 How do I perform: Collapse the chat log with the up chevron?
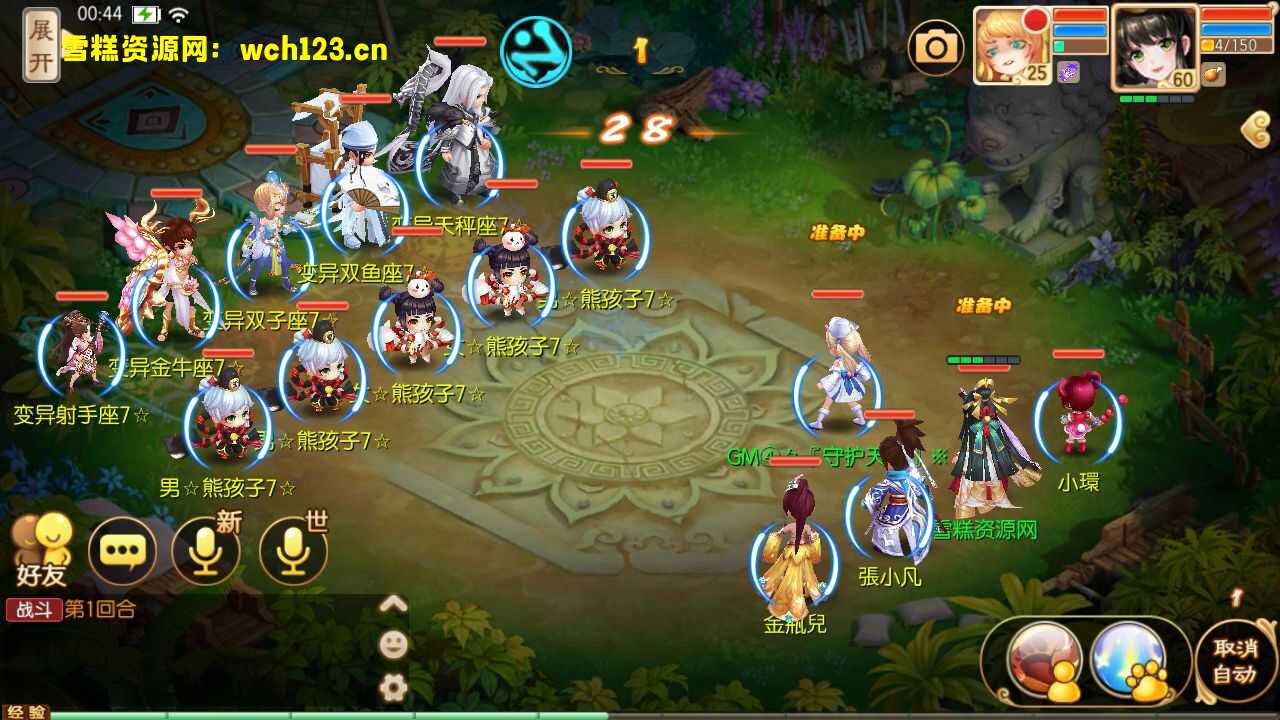pos(395,605)
